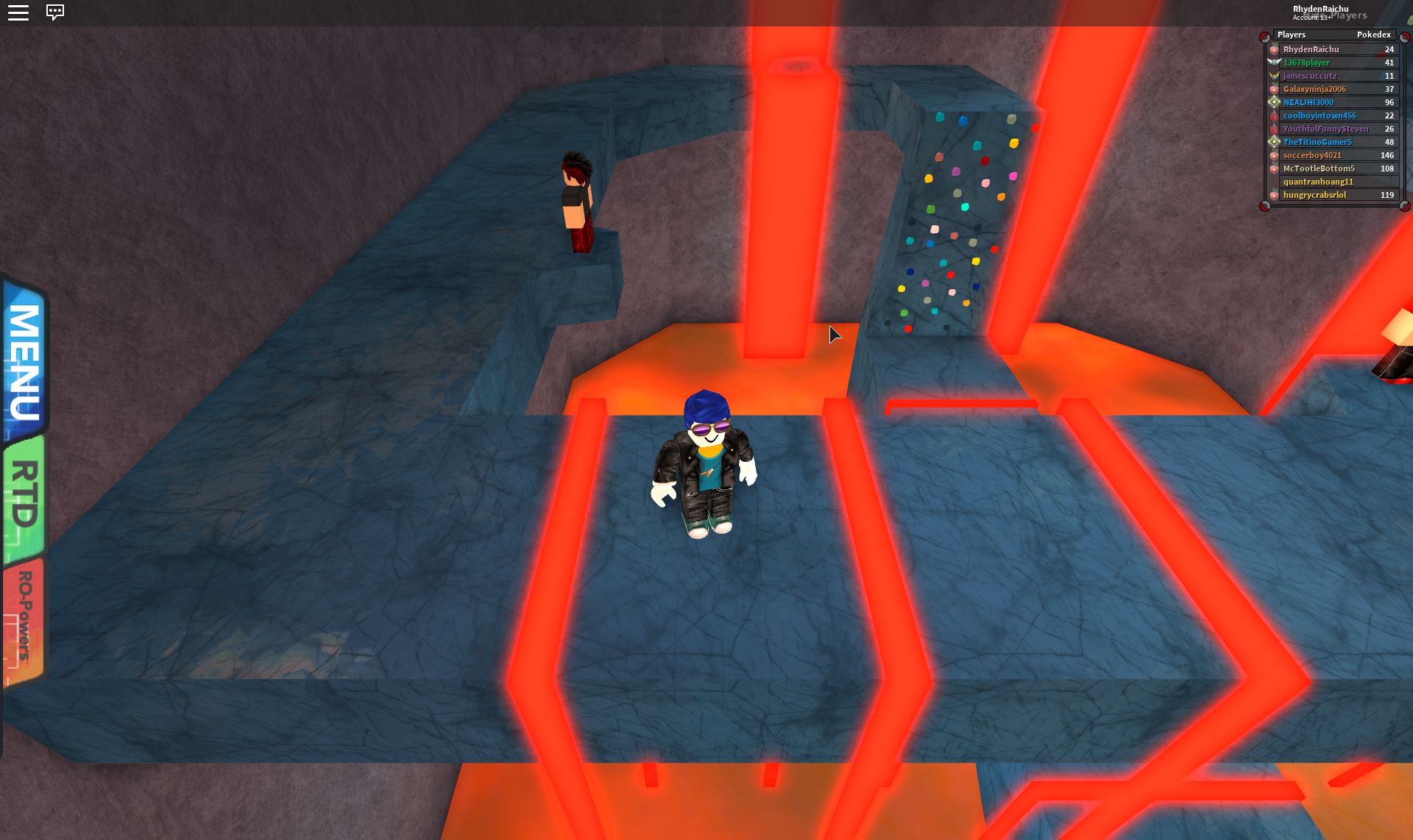Choose YouthfulFunnySteven in player list

pyautogui.click(x=1325, y=129)
